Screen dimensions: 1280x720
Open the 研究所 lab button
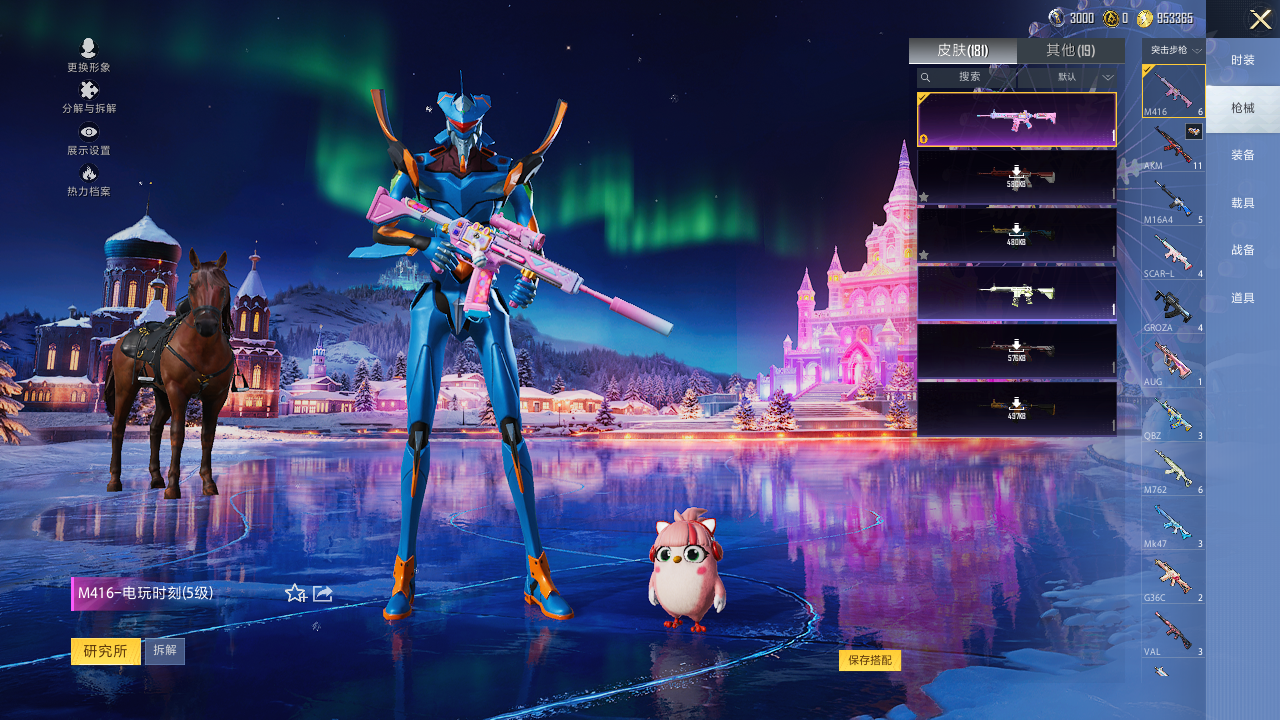coord(105,651)
